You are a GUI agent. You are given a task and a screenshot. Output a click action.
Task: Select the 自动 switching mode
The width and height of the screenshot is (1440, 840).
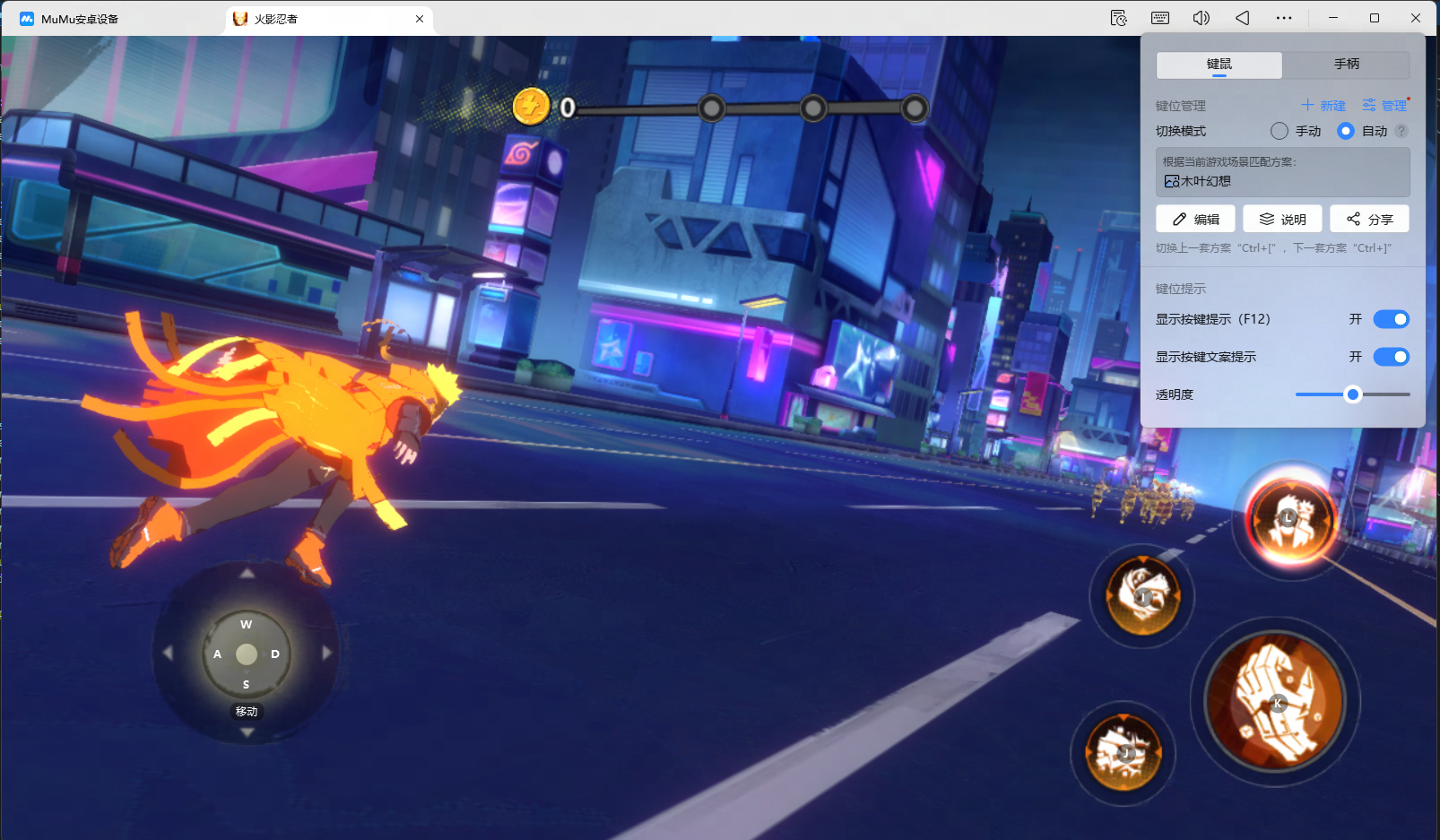(1346, 131)
